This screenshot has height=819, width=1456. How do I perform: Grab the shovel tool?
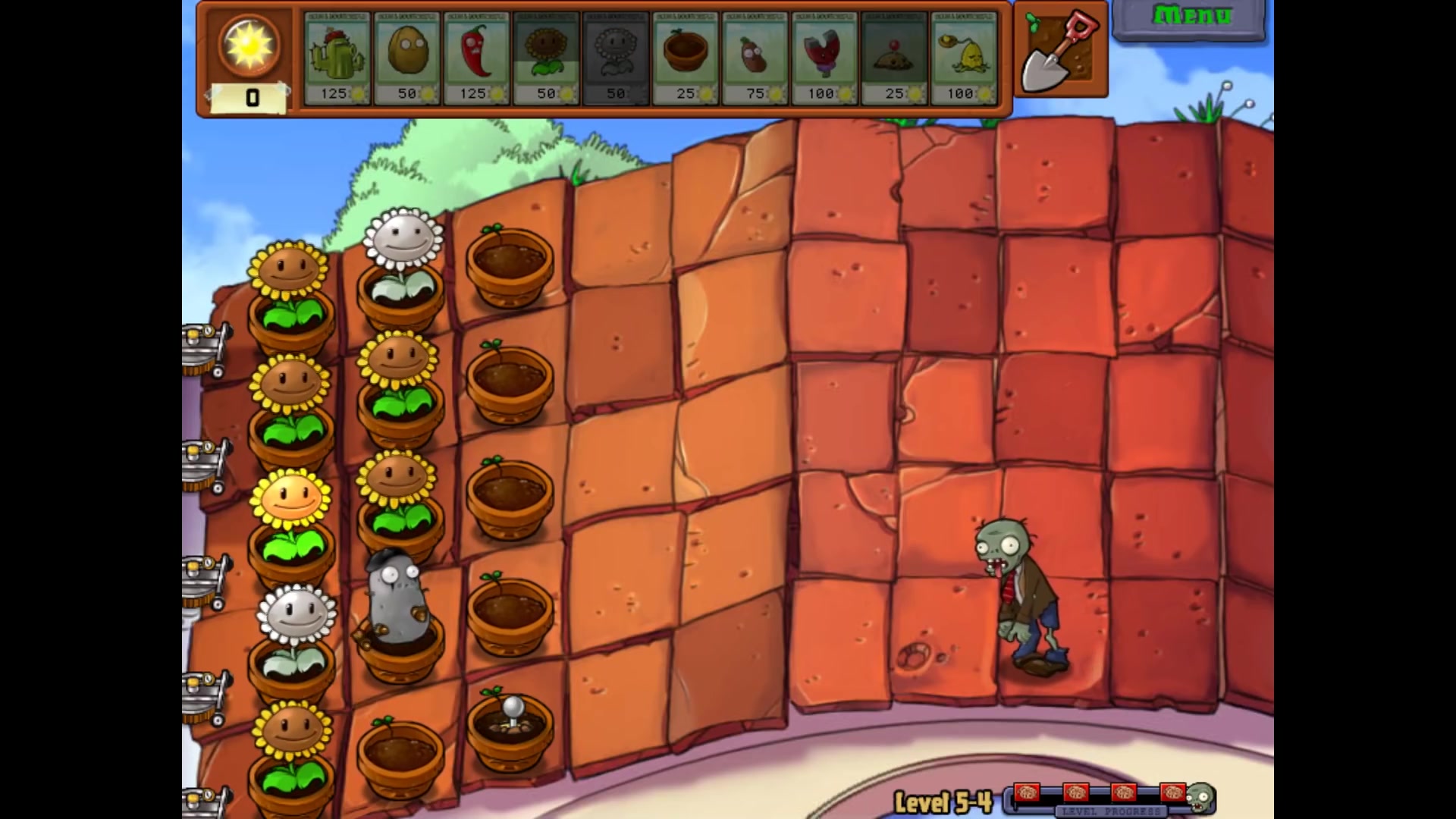click(1060, 50)
